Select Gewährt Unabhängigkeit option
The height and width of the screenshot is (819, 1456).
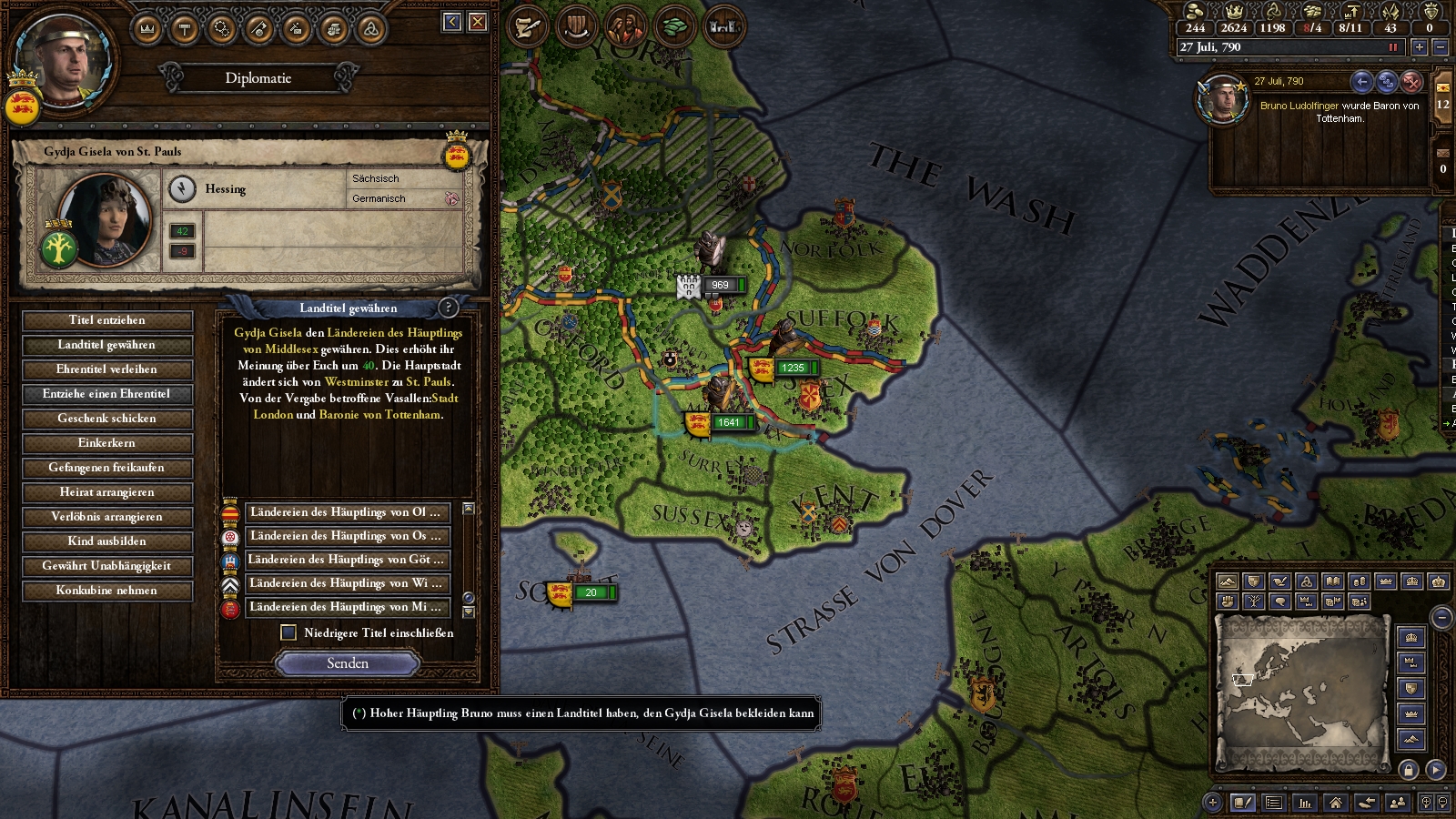coord(106,566)
